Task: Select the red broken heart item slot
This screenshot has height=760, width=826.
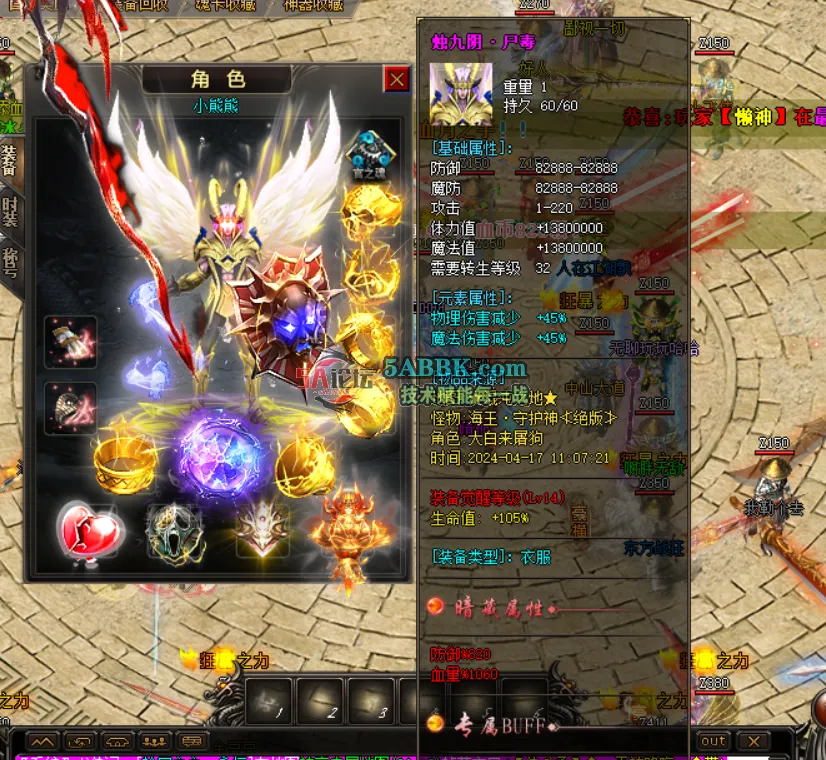Action: 89,528
